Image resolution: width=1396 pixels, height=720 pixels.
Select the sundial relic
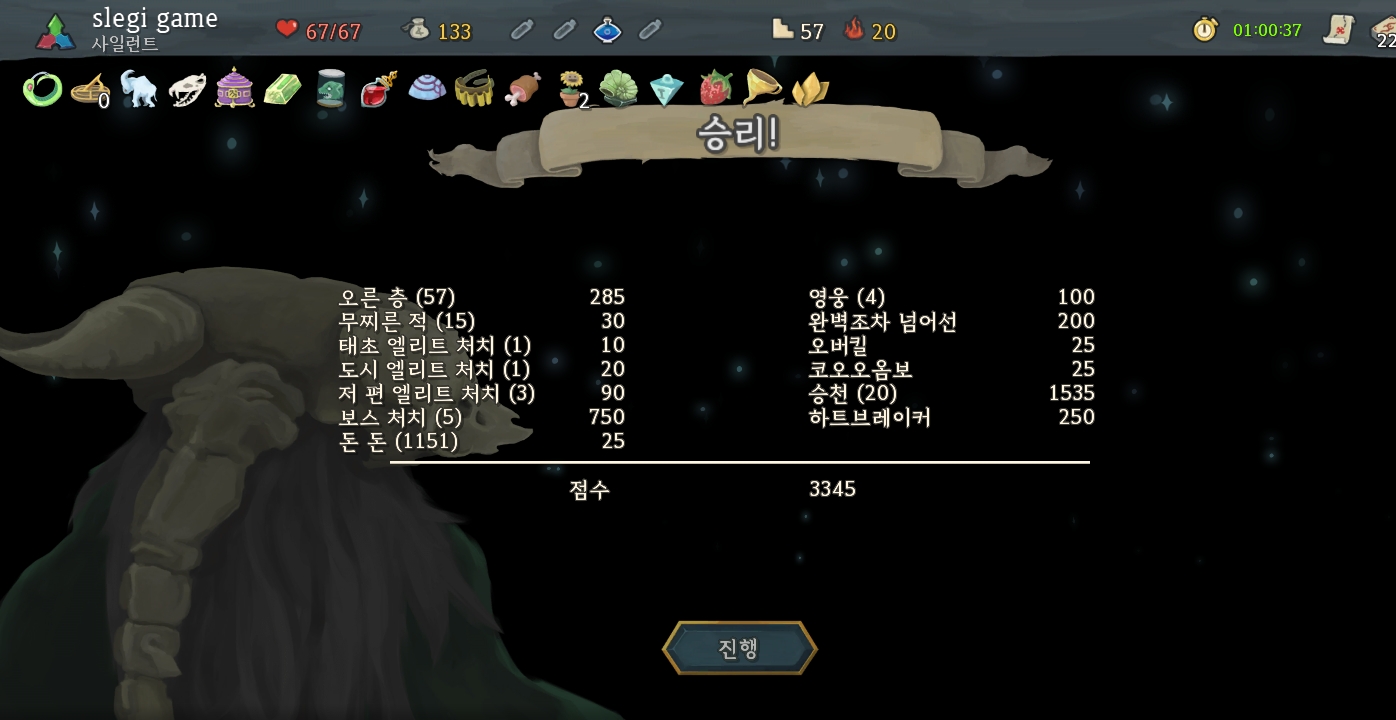pos(90,90)
